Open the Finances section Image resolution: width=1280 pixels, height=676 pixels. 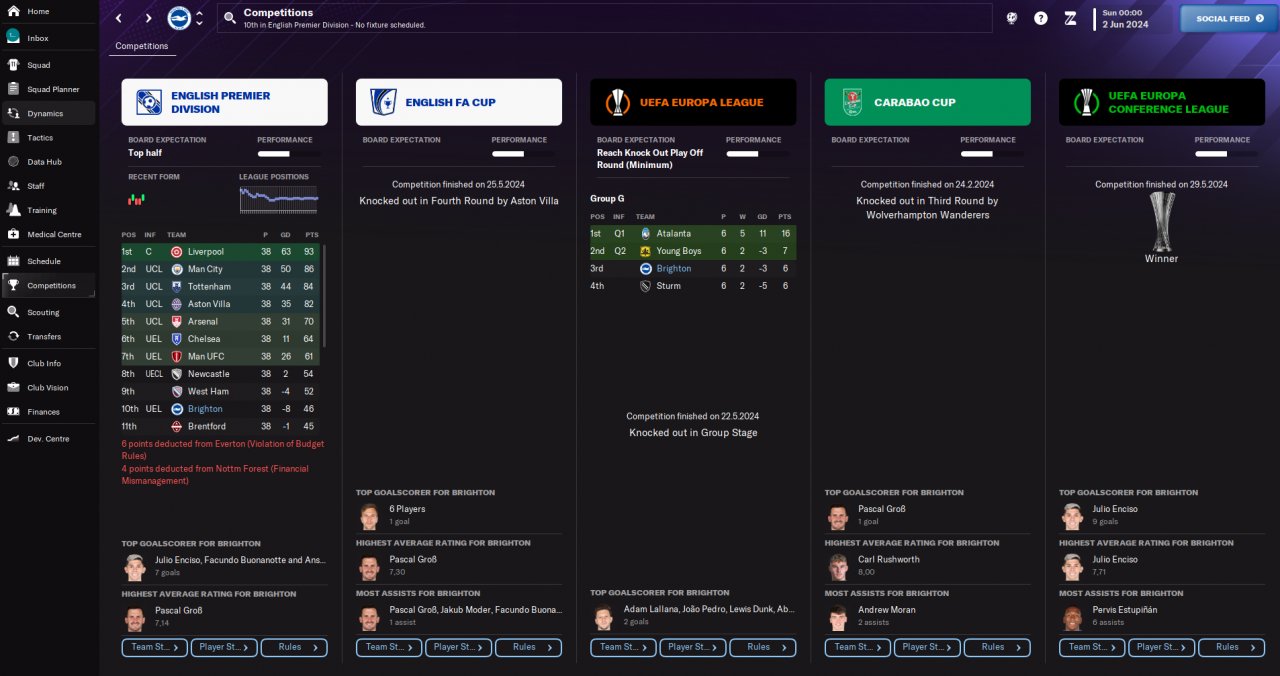pyautogui.click(x=43, y=412)
